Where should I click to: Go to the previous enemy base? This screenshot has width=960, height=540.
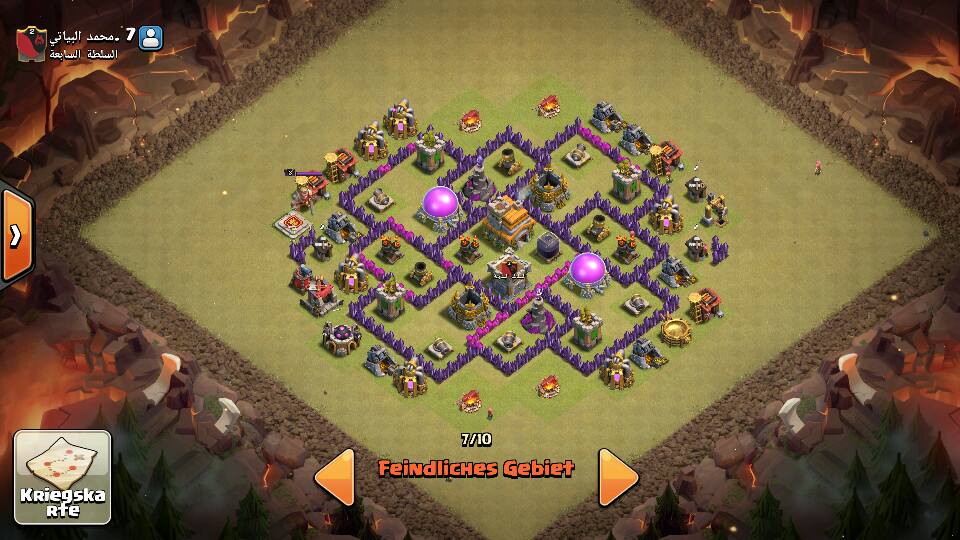[x=335, y=476]
